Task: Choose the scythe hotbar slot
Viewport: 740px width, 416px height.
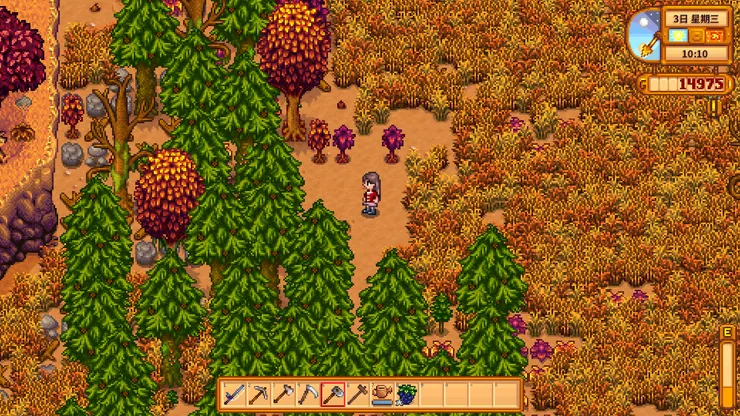Action: click(309, 394)
